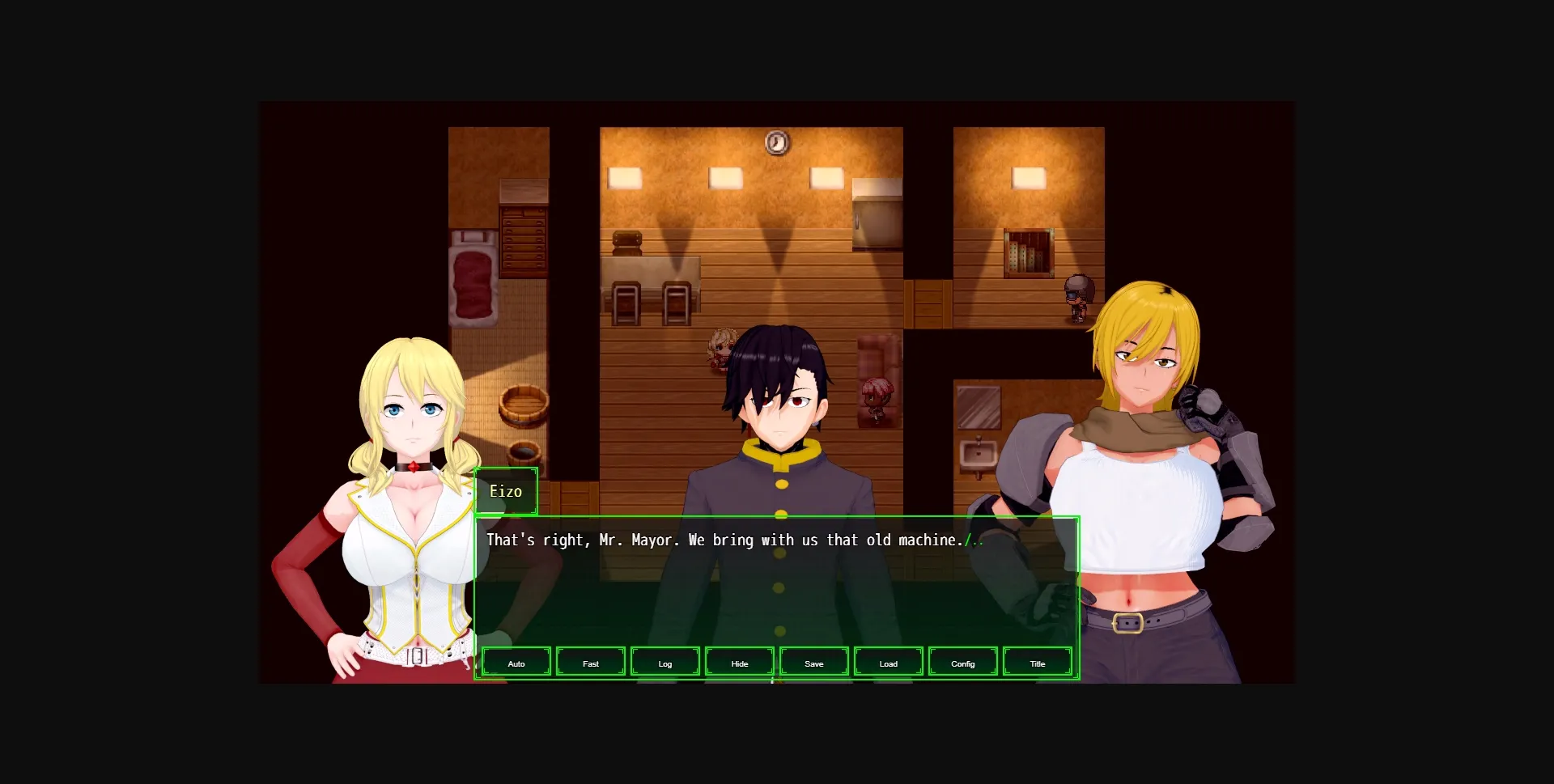This screenshot has height=784, width=1554.
Task: Enable Auto mode for dialogue playback
Action: tap(516, 662)
